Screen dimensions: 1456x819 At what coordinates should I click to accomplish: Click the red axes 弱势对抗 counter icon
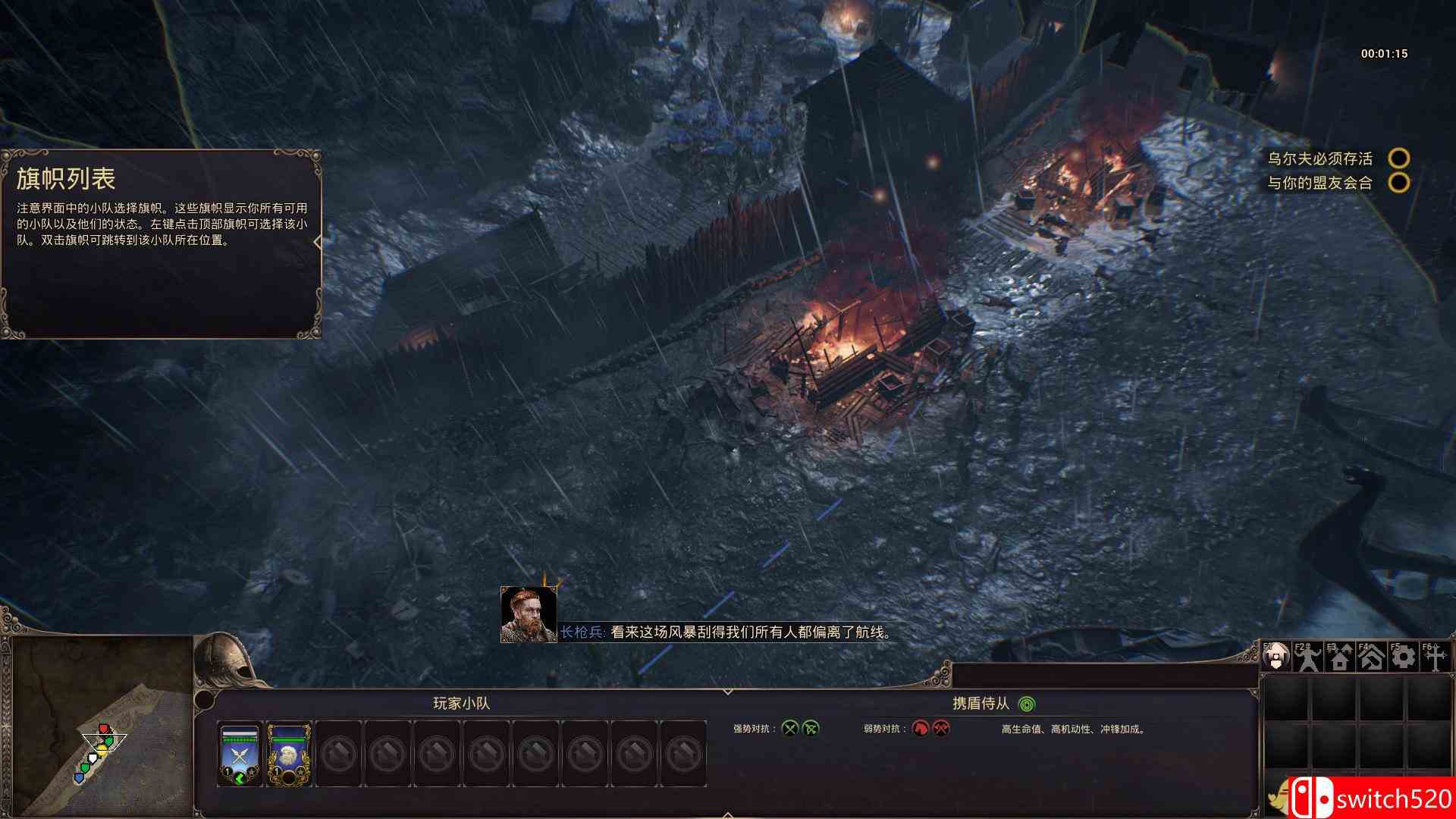[942, 728]
